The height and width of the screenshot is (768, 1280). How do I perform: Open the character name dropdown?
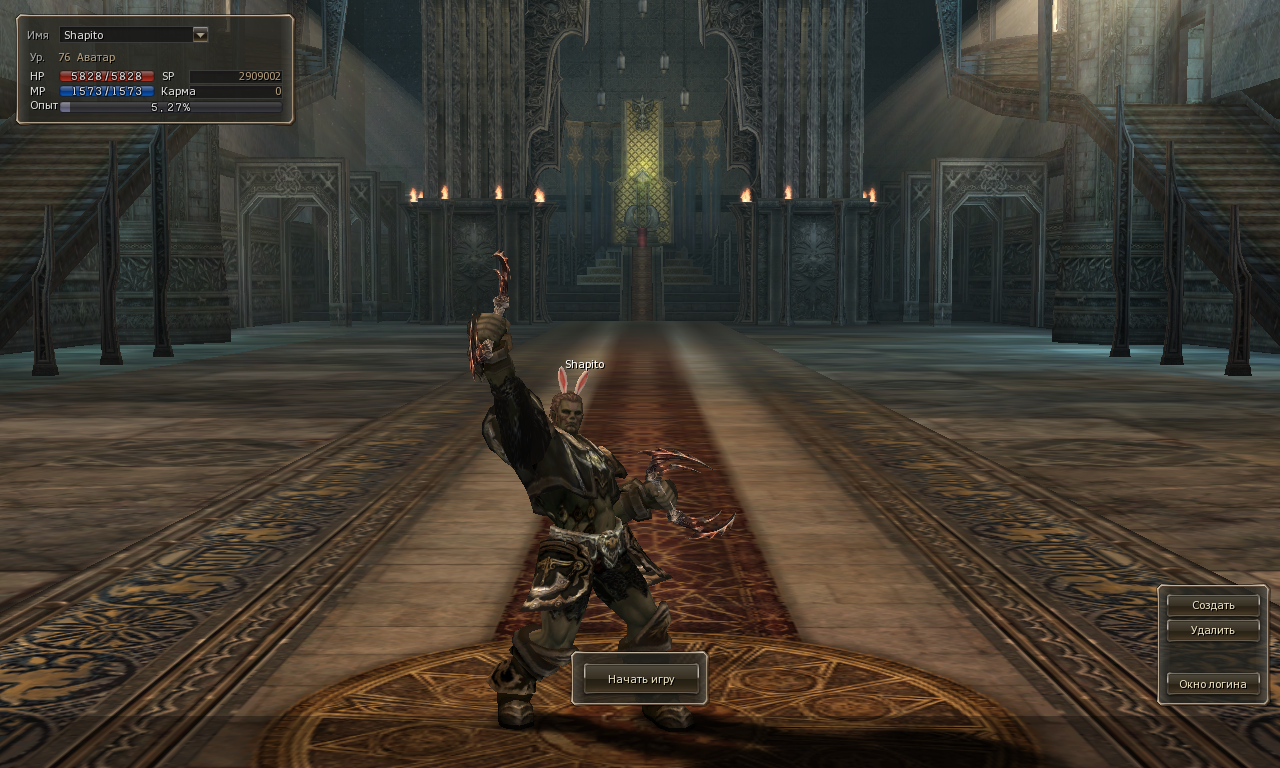pos(200,35)
